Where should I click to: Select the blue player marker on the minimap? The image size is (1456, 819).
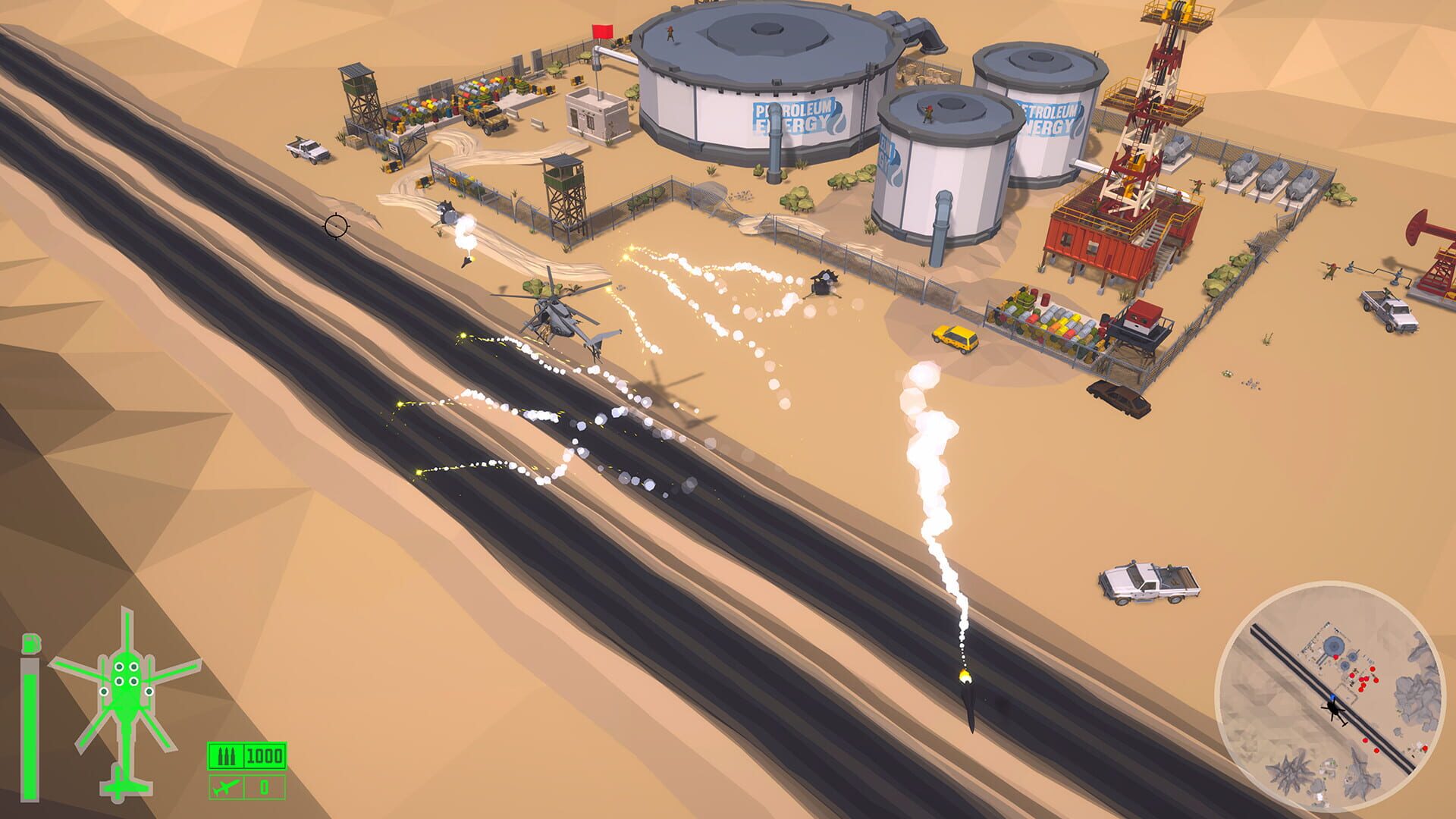pos(1332,696)
